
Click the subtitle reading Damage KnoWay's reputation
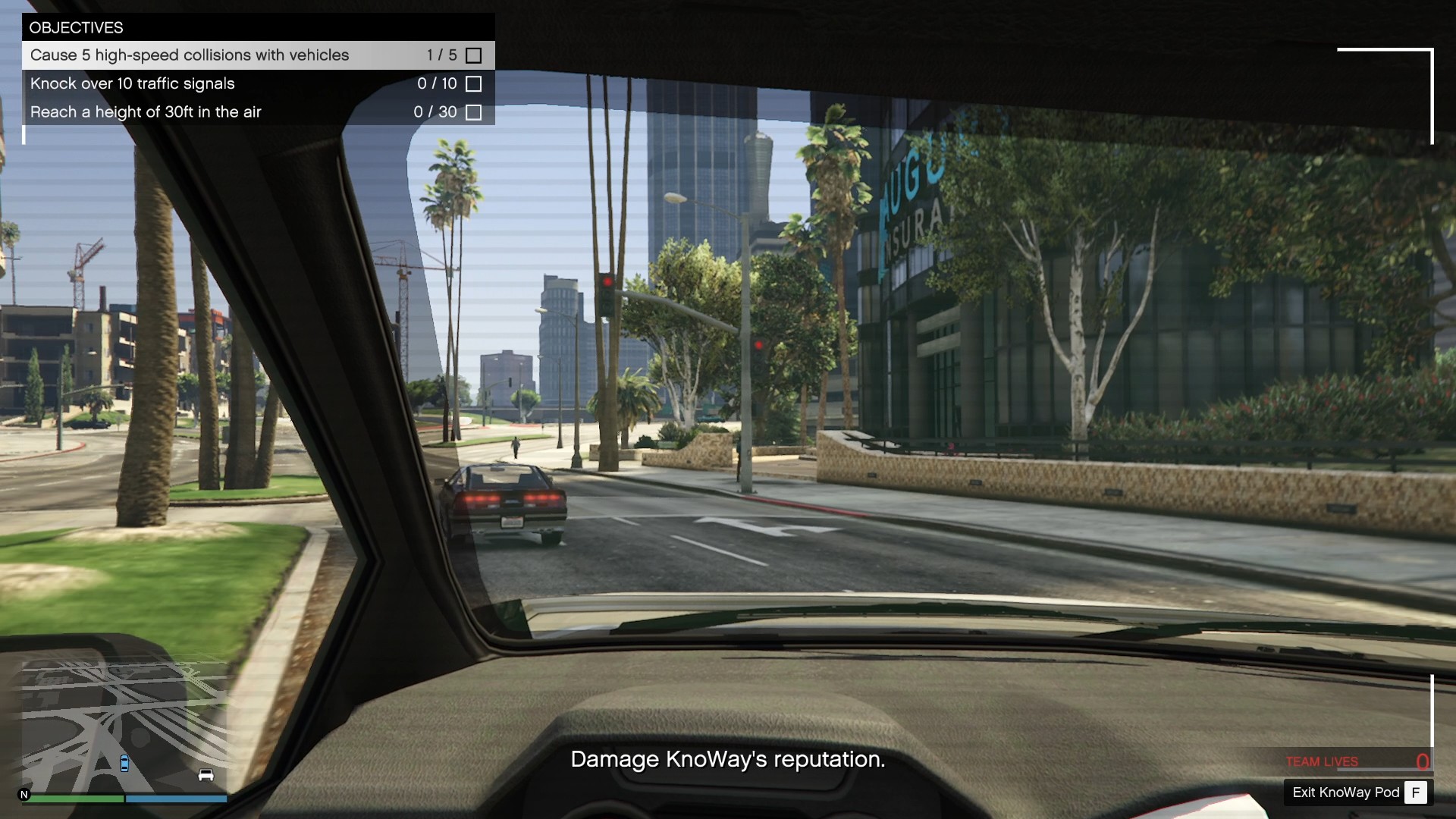[x=727, y=759]
